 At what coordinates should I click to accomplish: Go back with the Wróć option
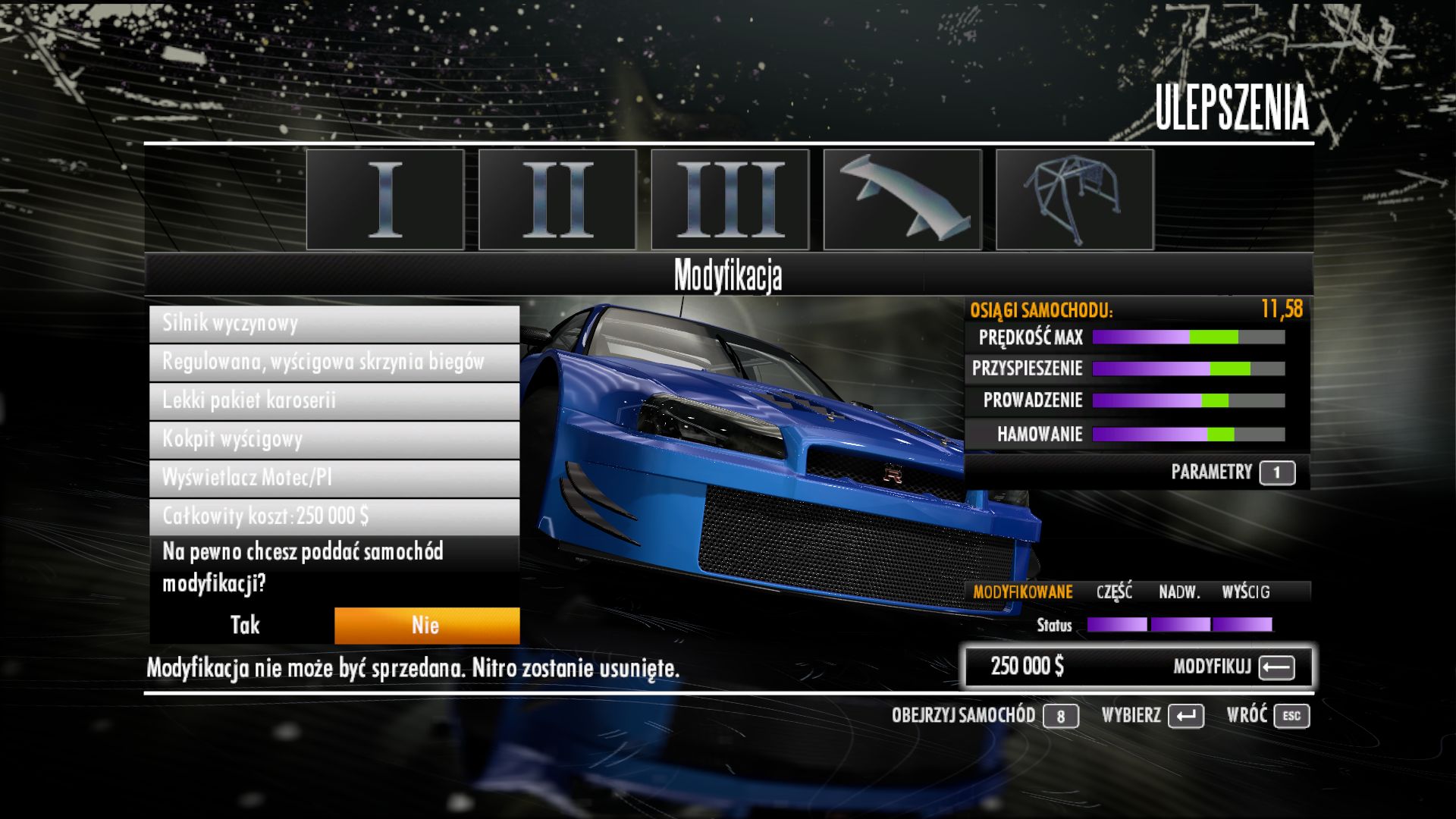point(1267,716)
